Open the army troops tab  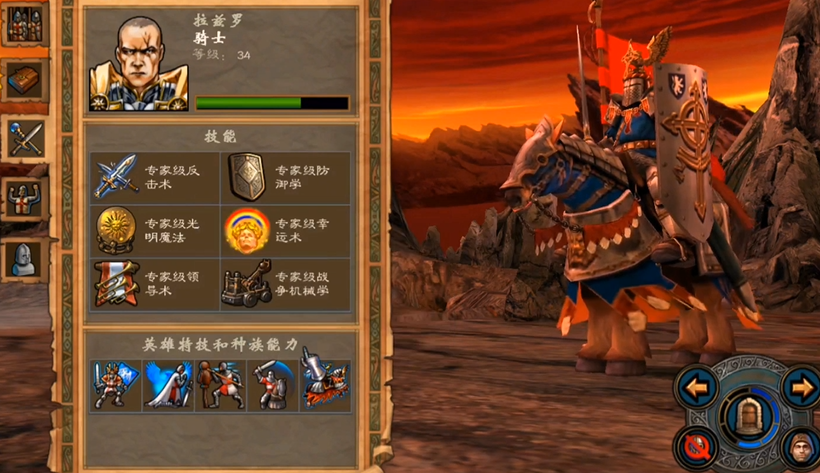pyautogui.click(x=23, y=25)
